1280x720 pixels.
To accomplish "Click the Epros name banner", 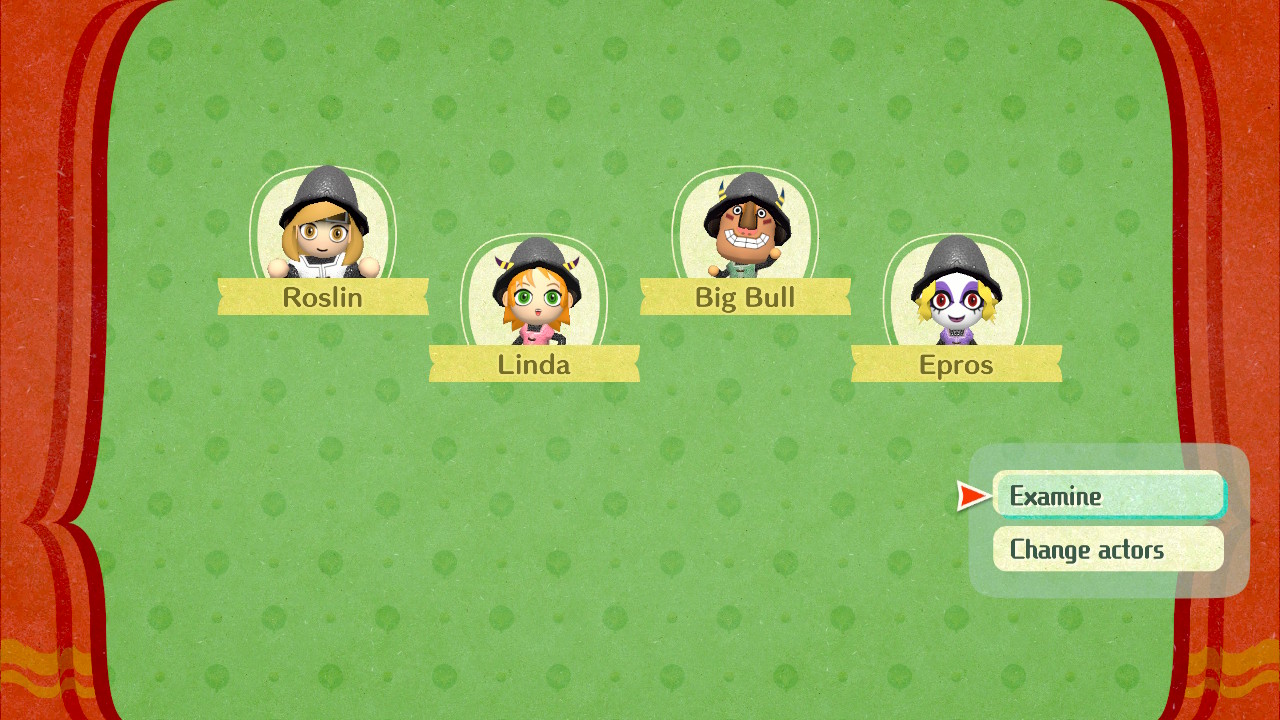I will click(955, 364).
